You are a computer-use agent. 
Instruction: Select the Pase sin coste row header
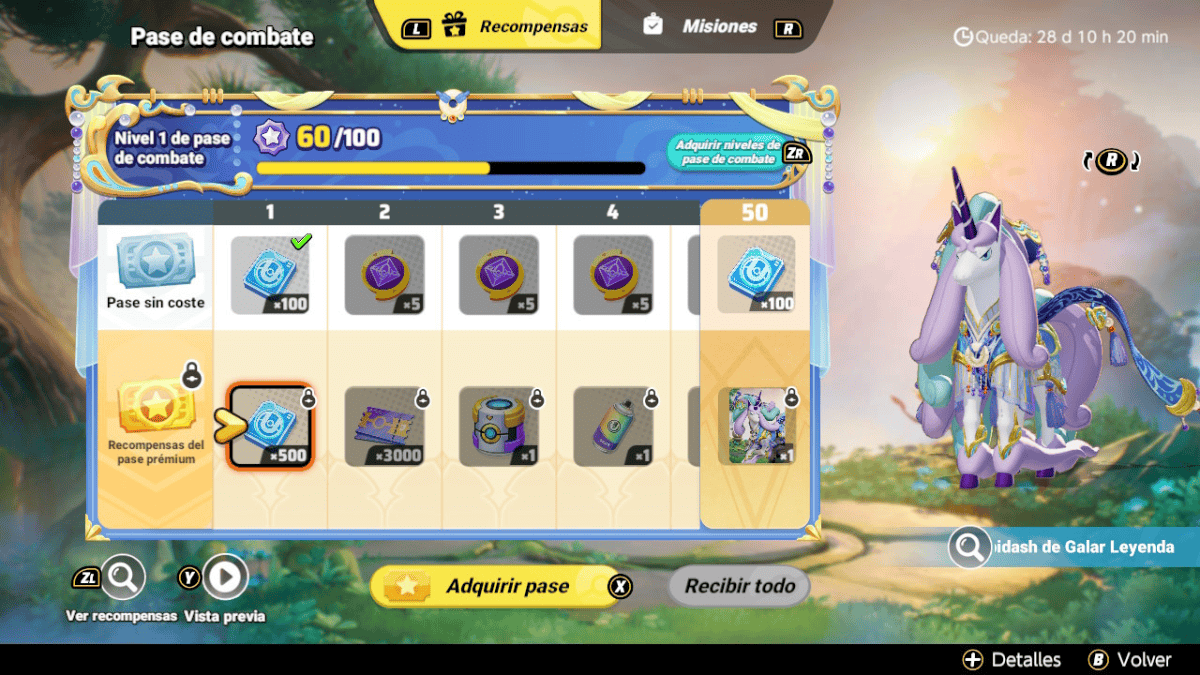[x=155, y=272]
